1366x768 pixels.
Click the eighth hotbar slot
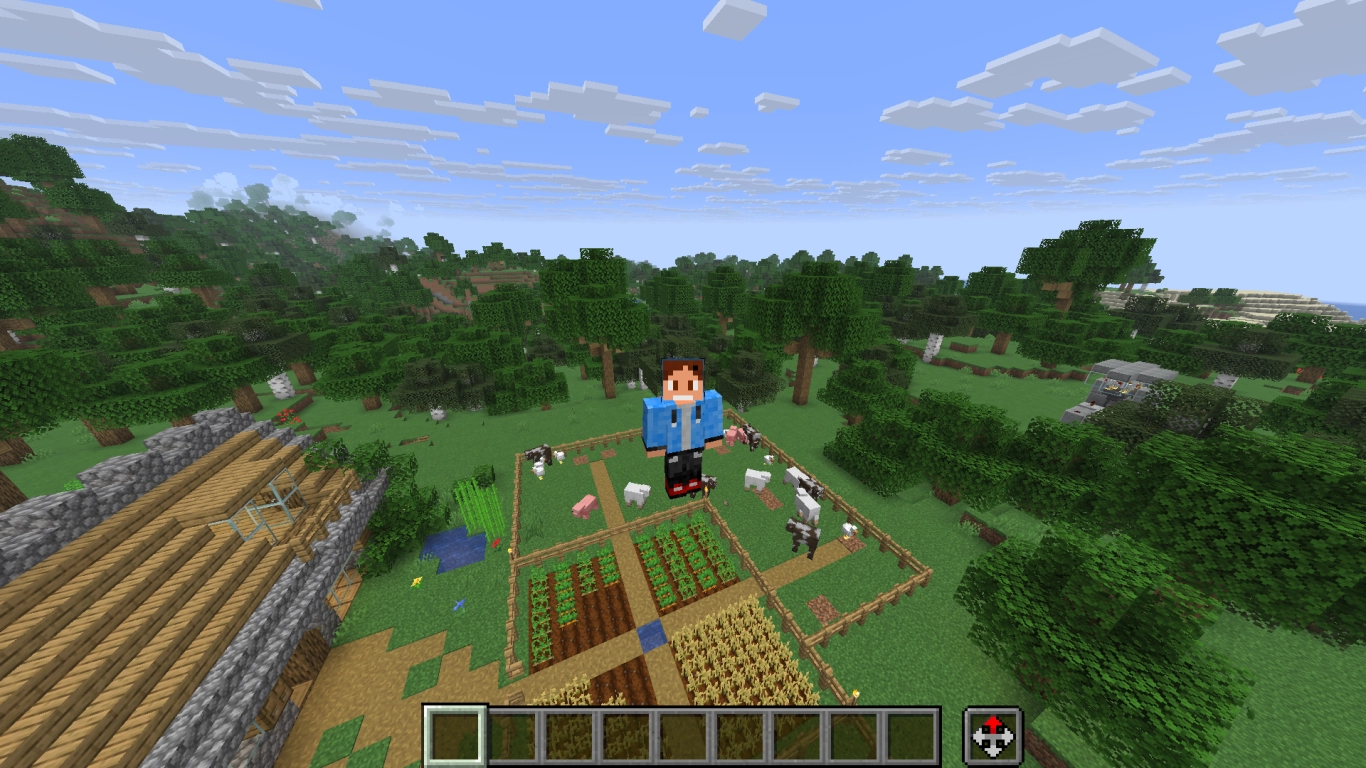[852, 735]
